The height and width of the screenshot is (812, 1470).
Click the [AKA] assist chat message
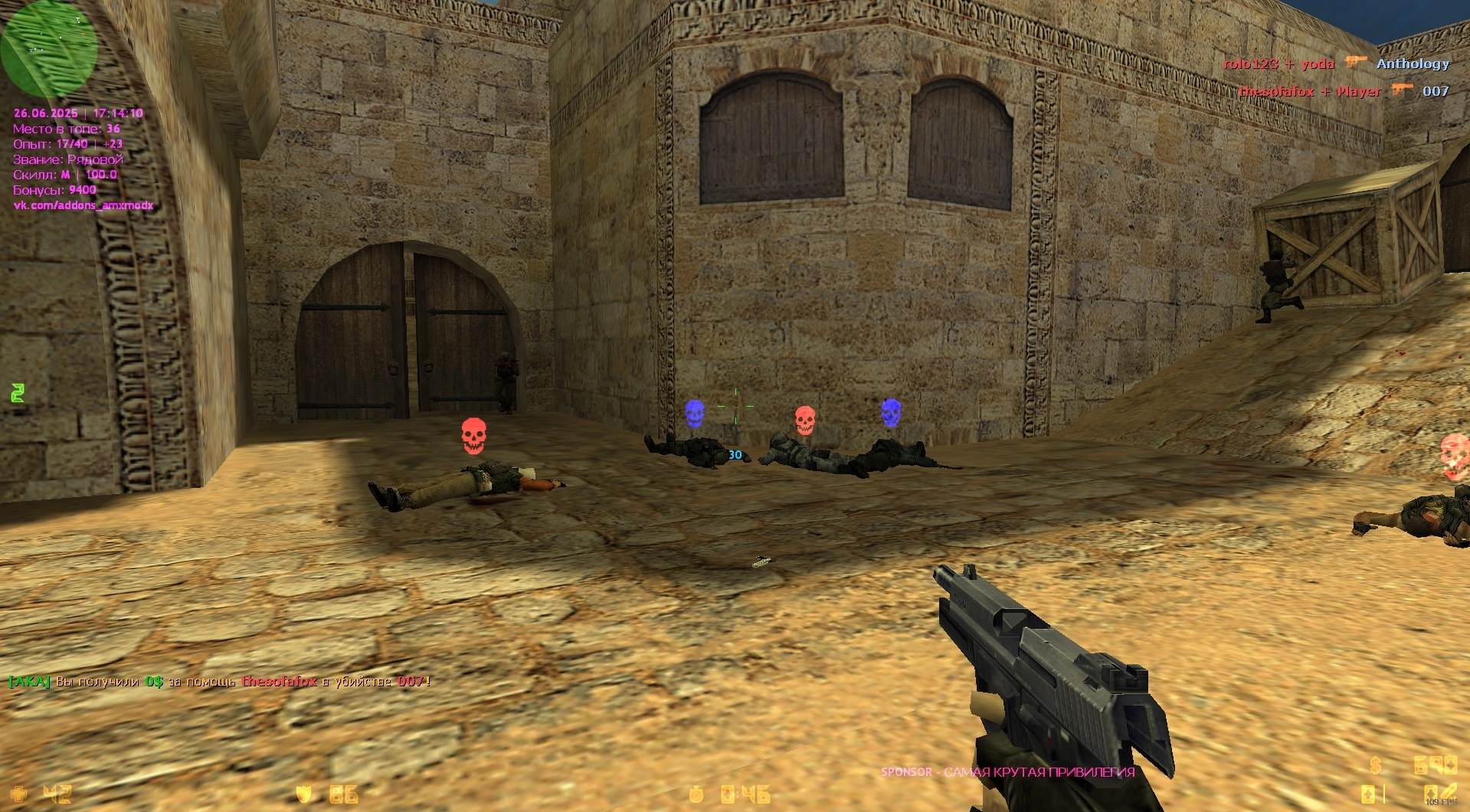tap(219, 681)
